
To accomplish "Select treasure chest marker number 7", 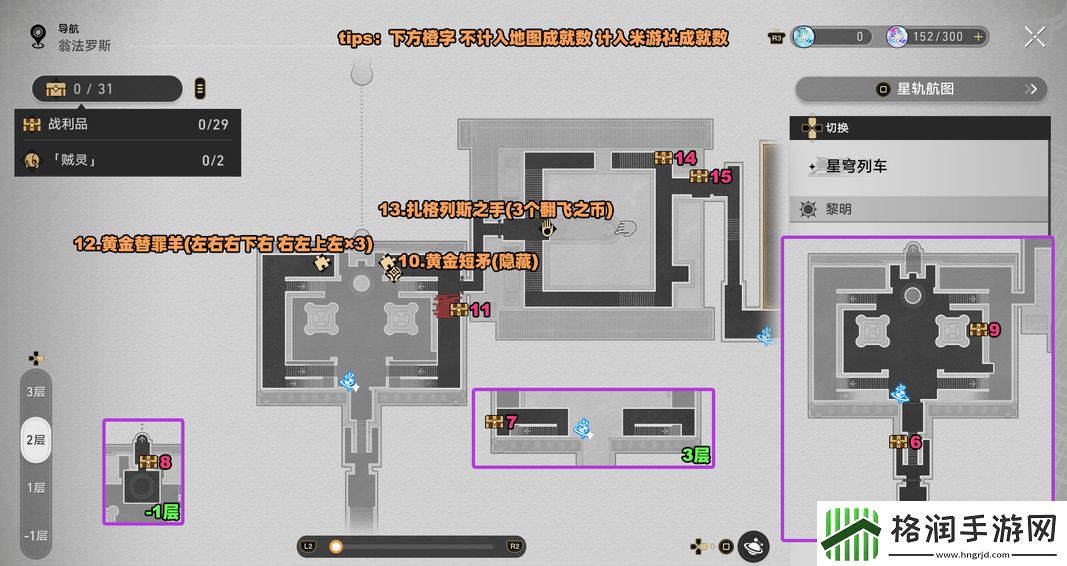I will 494,422.
